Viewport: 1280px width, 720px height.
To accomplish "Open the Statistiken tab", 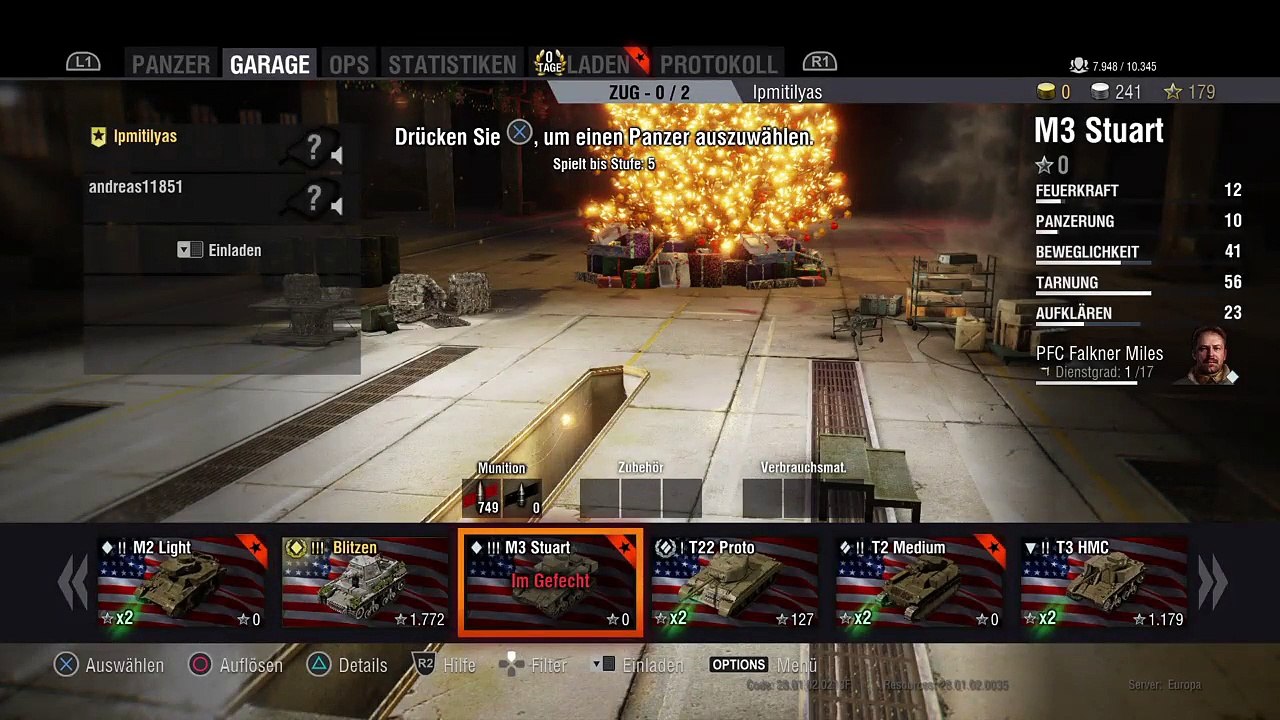I will click(452, 64).
